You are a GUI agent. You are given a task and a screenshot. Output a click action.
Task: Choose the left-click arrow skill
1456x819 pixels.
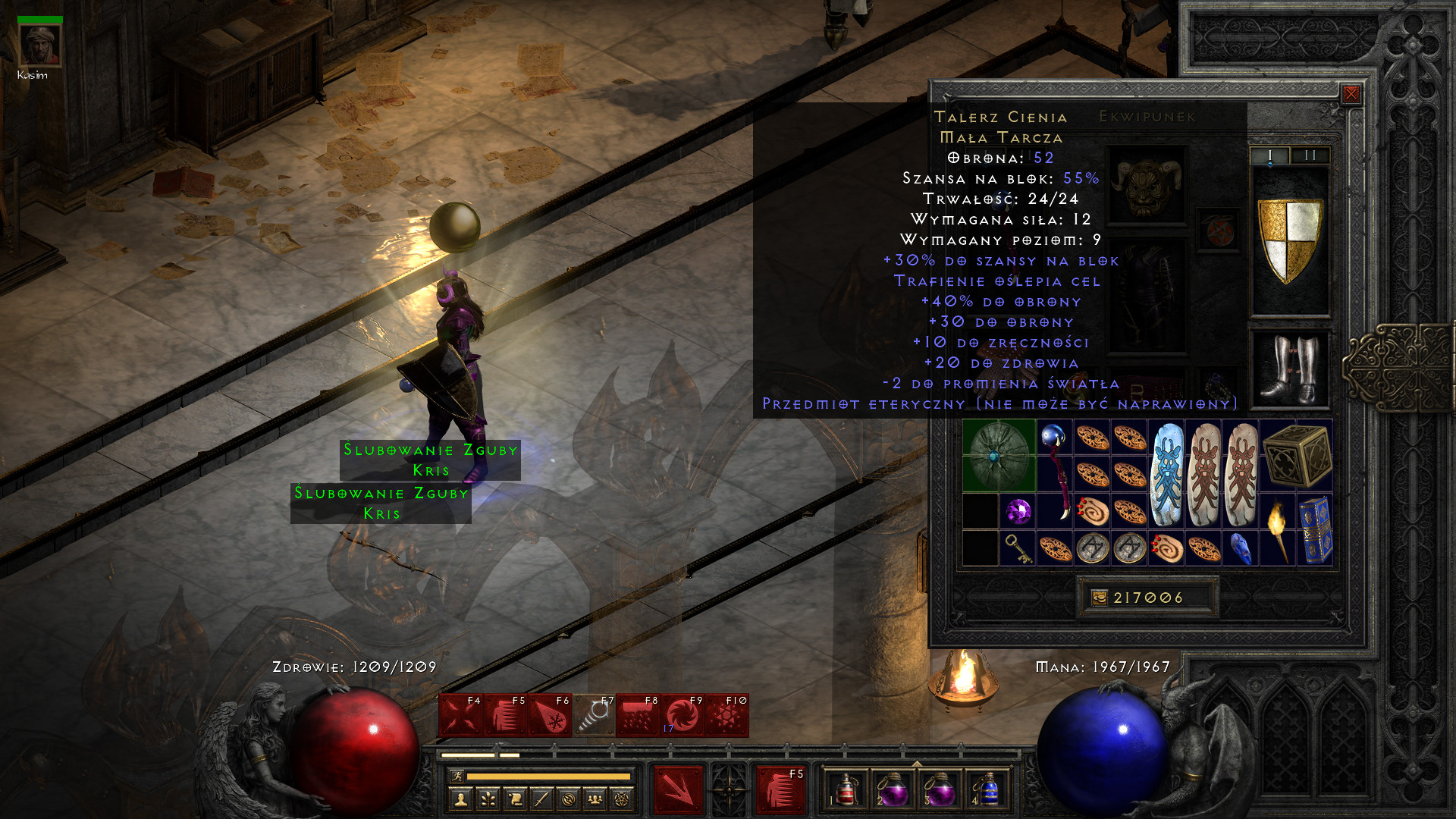click(678, 789)
